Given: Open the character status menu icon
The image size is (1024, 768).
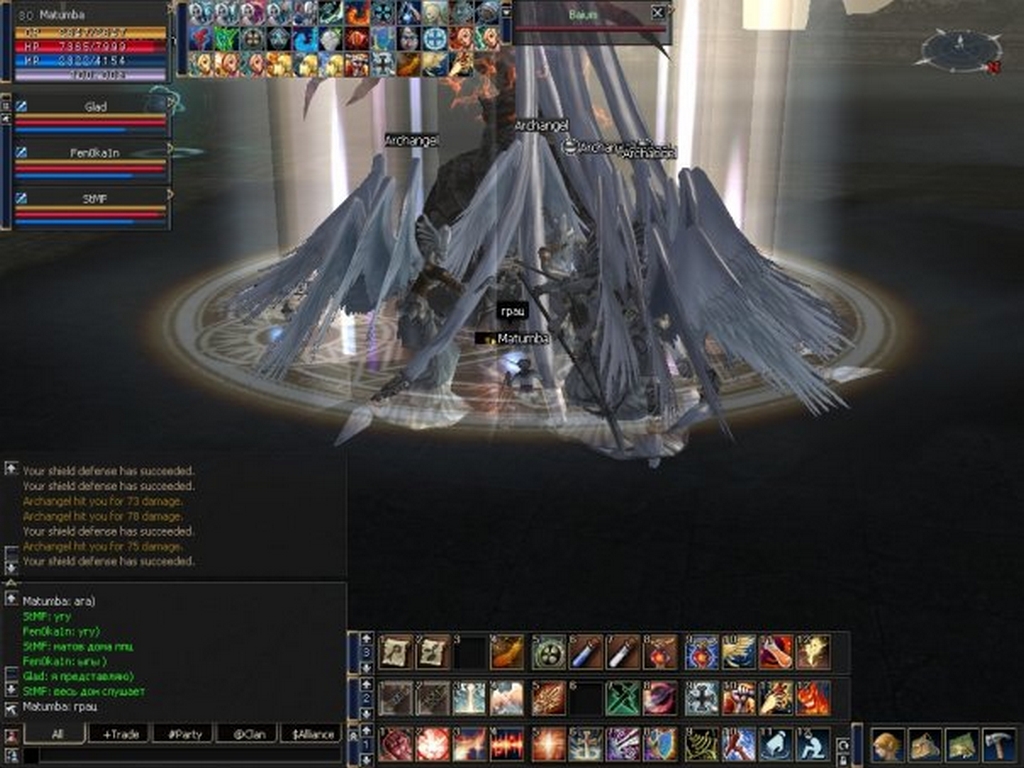Looking at the screenshot, I should point(886,745).
